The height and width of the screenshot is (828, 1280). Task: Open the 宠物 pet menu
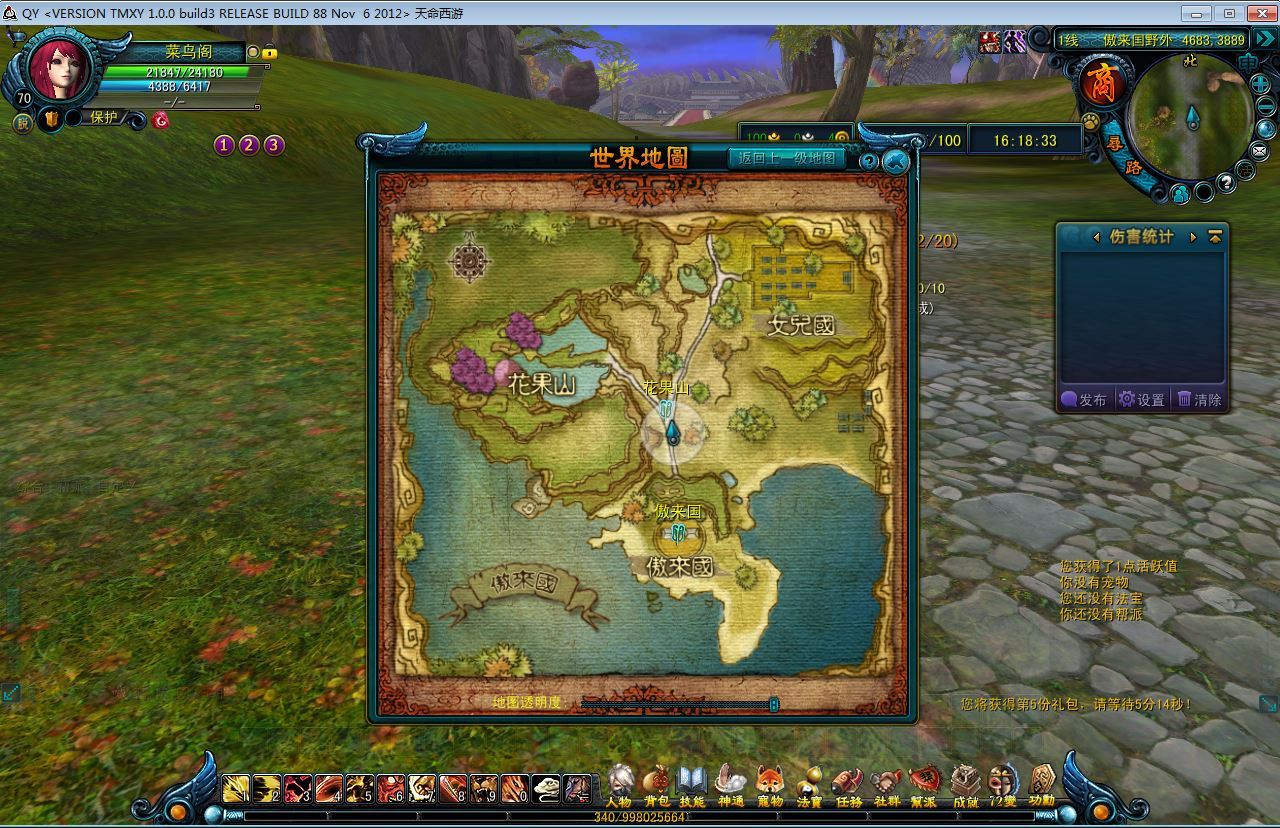(x=769, y=785)
